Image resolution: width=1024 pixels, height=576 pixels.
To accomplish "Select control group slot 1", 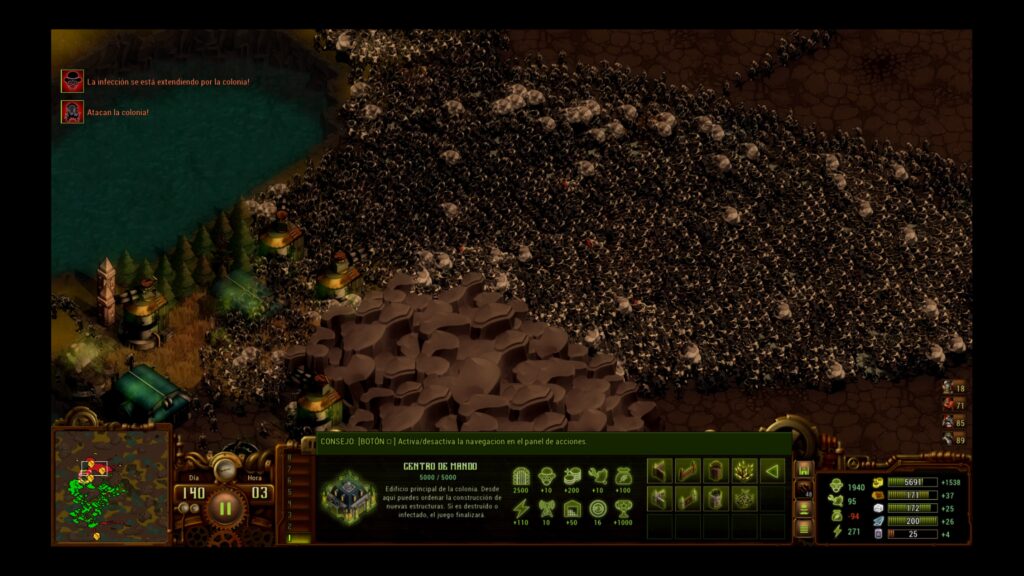I will coord(291,539).
